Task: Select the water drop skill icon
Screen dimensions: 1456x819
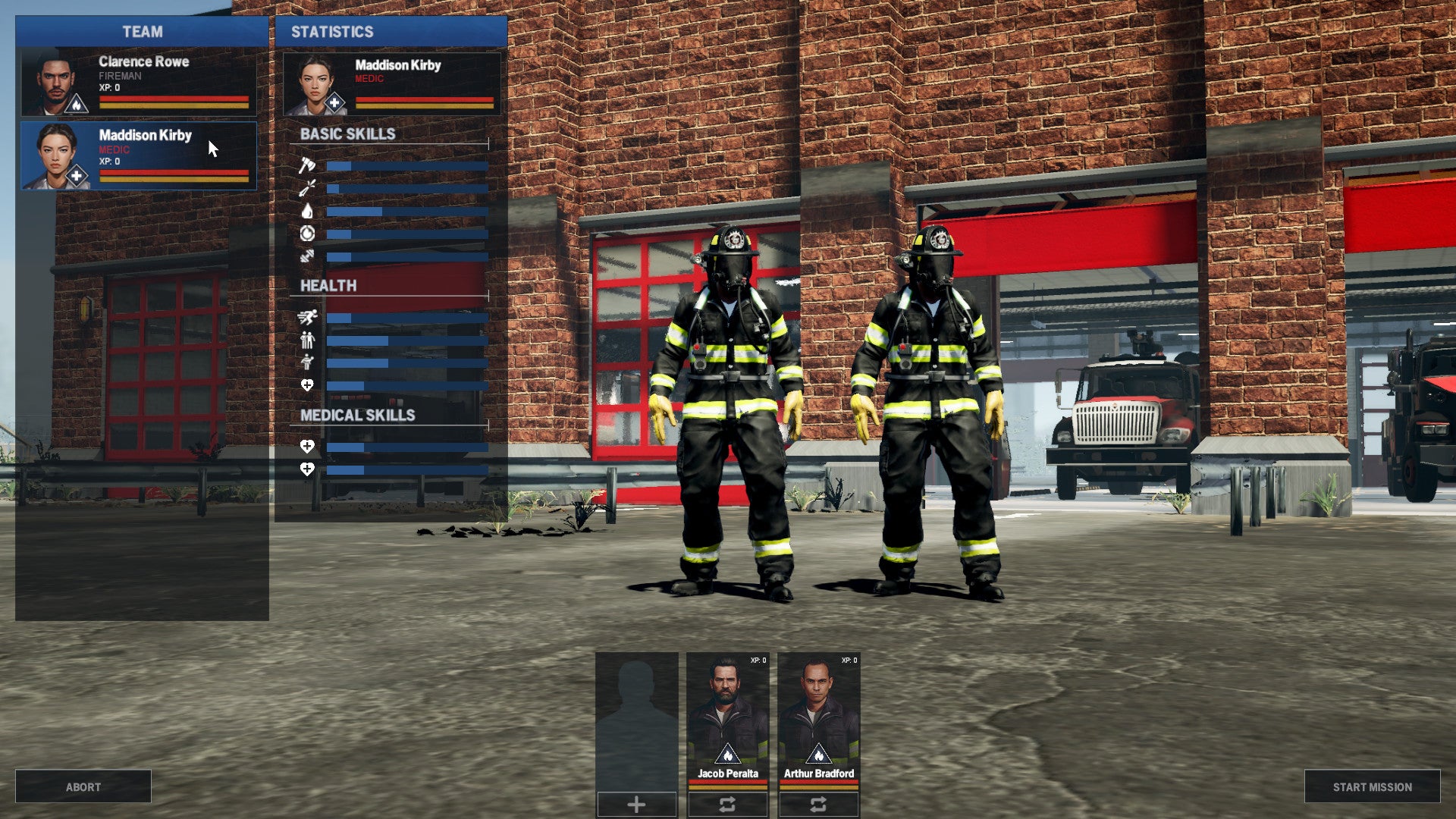Action: [307, 211]
